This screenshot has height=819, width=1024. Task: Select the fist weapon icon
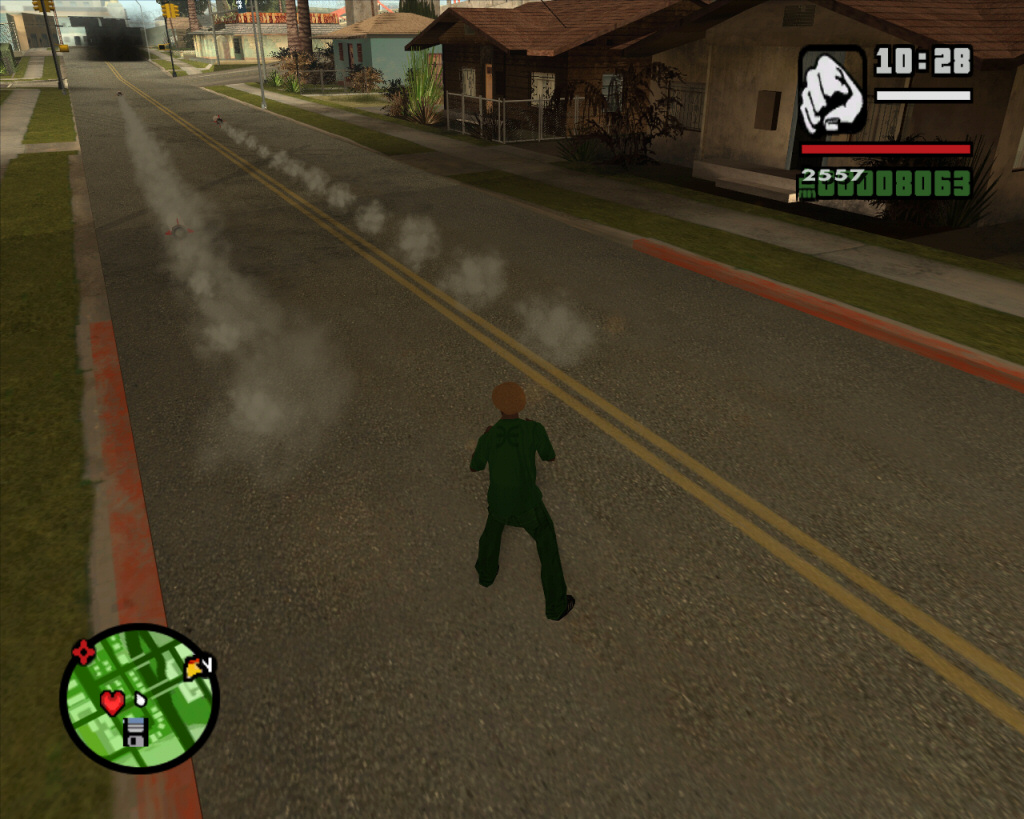[x=832, y=91]
